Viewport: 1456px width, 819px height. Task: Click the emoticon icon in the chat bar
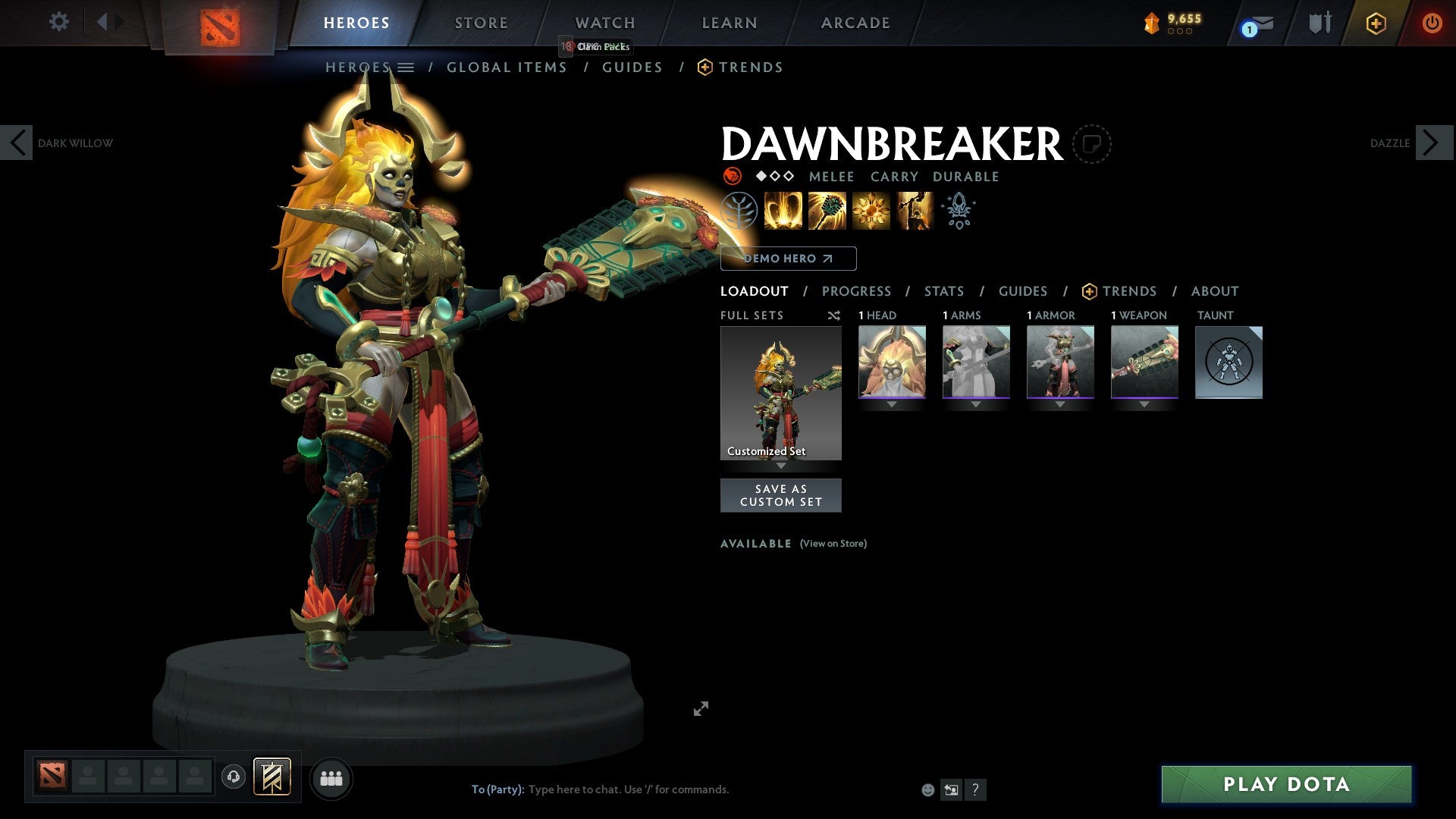tap(927, 789)
